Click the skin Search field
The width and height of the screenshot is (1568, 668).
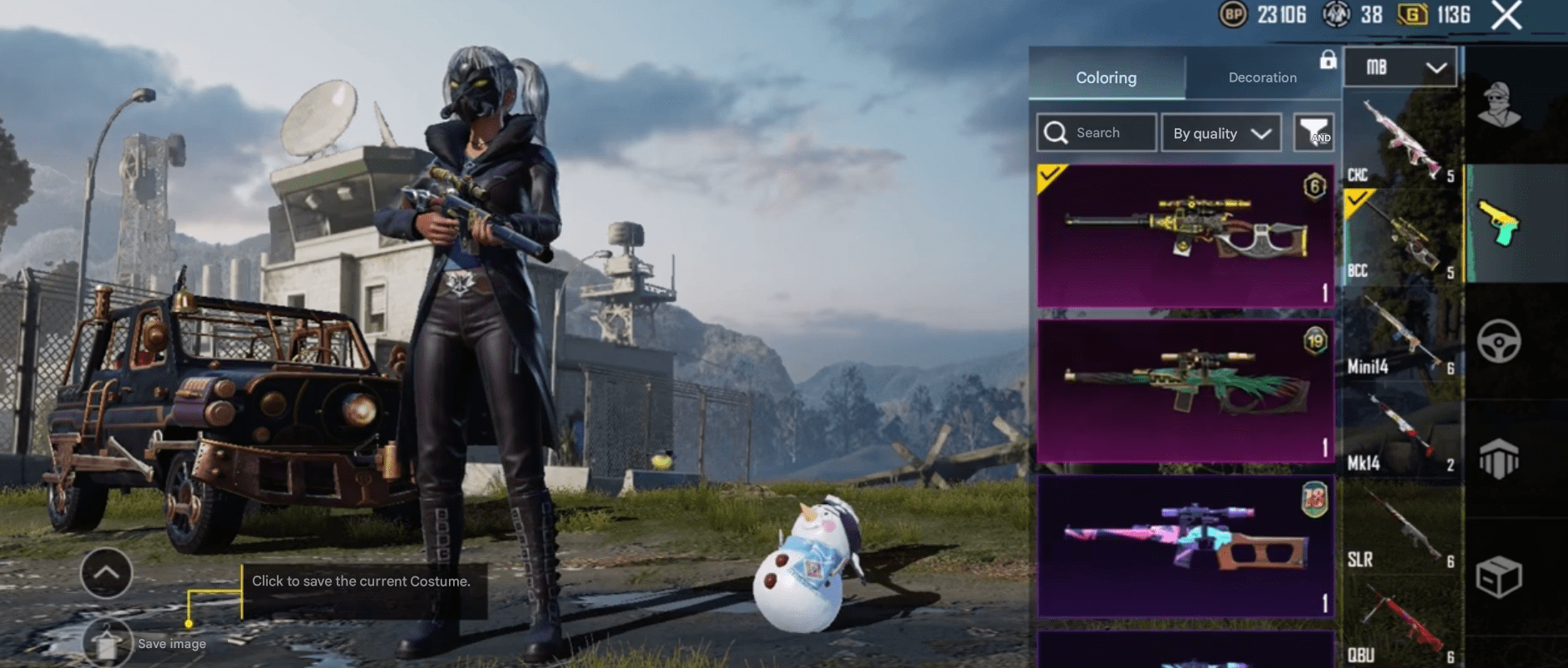coord(1097,133)
